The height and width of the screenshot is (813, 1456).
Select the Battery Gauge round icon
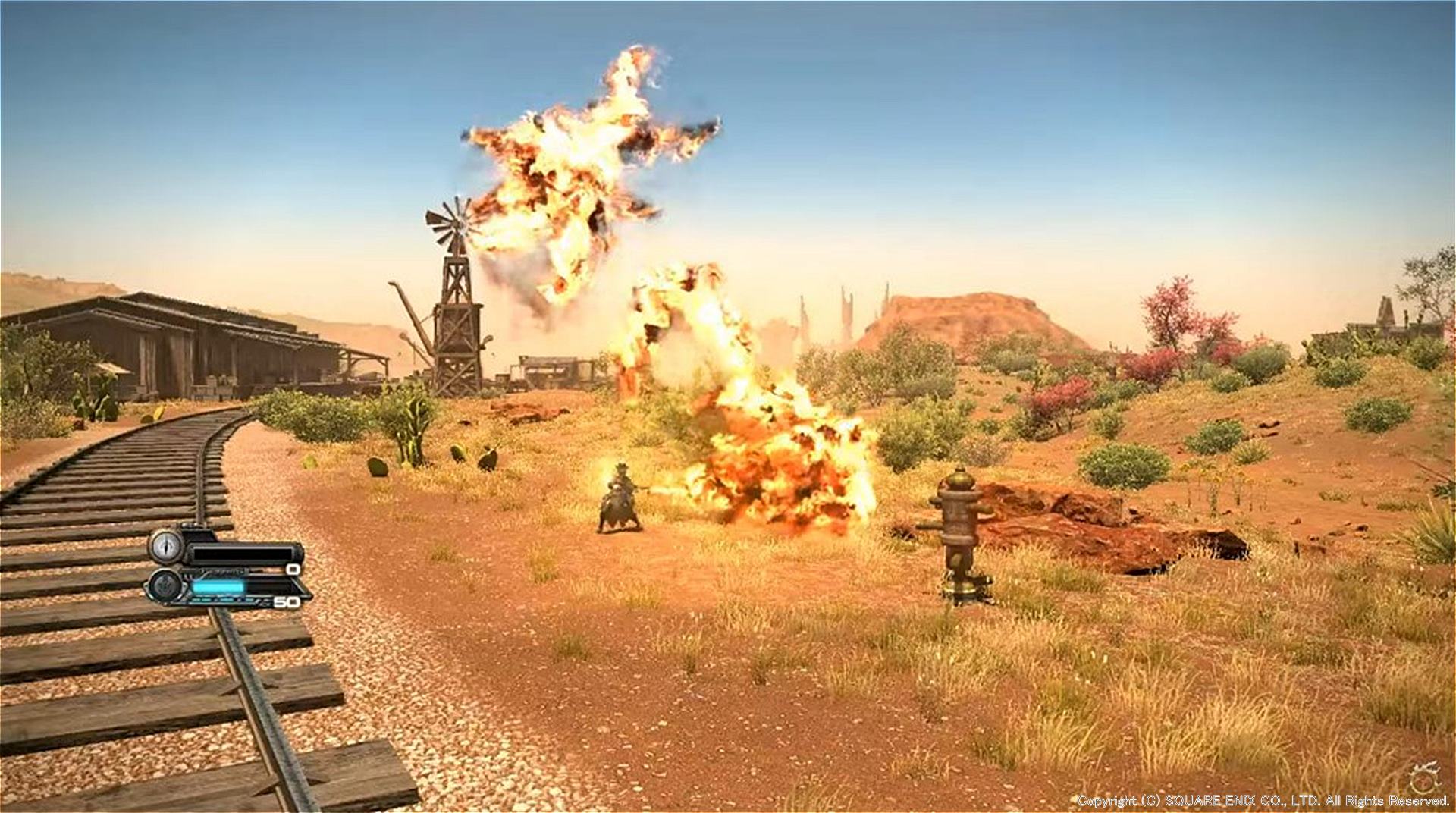click(165, 585)
